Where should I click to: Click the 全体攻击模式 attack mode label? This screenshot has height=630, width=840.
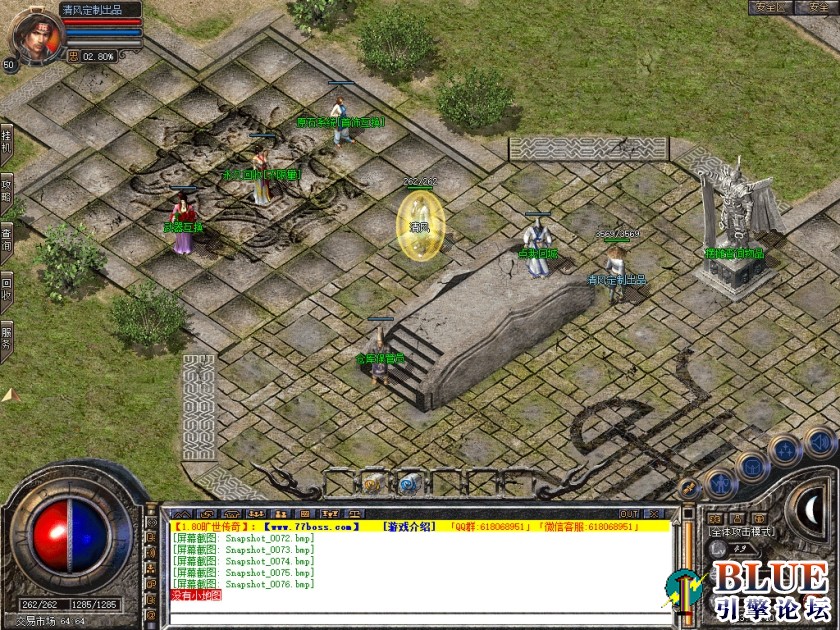pyautogui.click(x=741, y=532)
